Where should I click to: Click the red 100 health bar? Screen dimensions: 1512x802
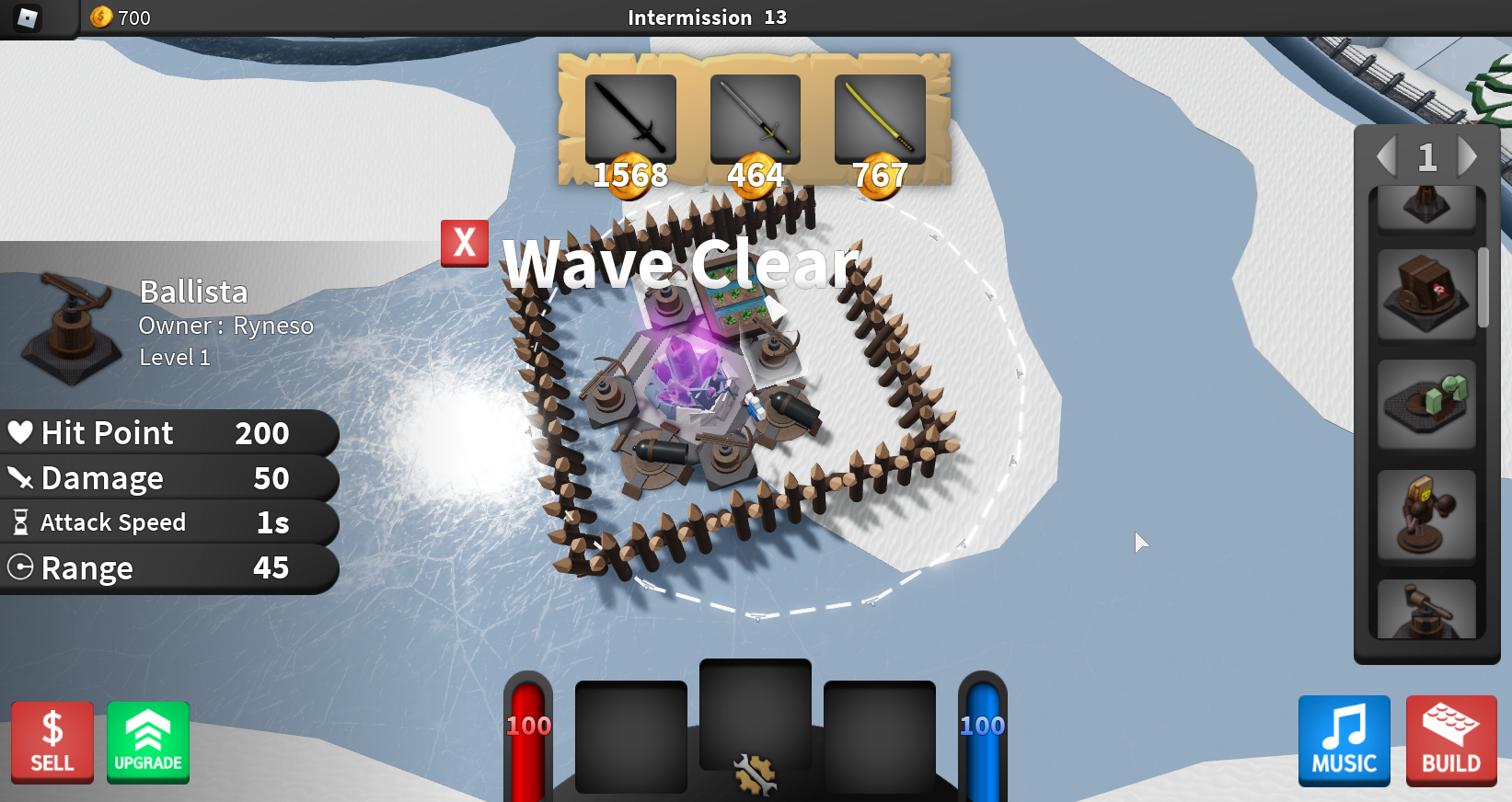point(527,727)
